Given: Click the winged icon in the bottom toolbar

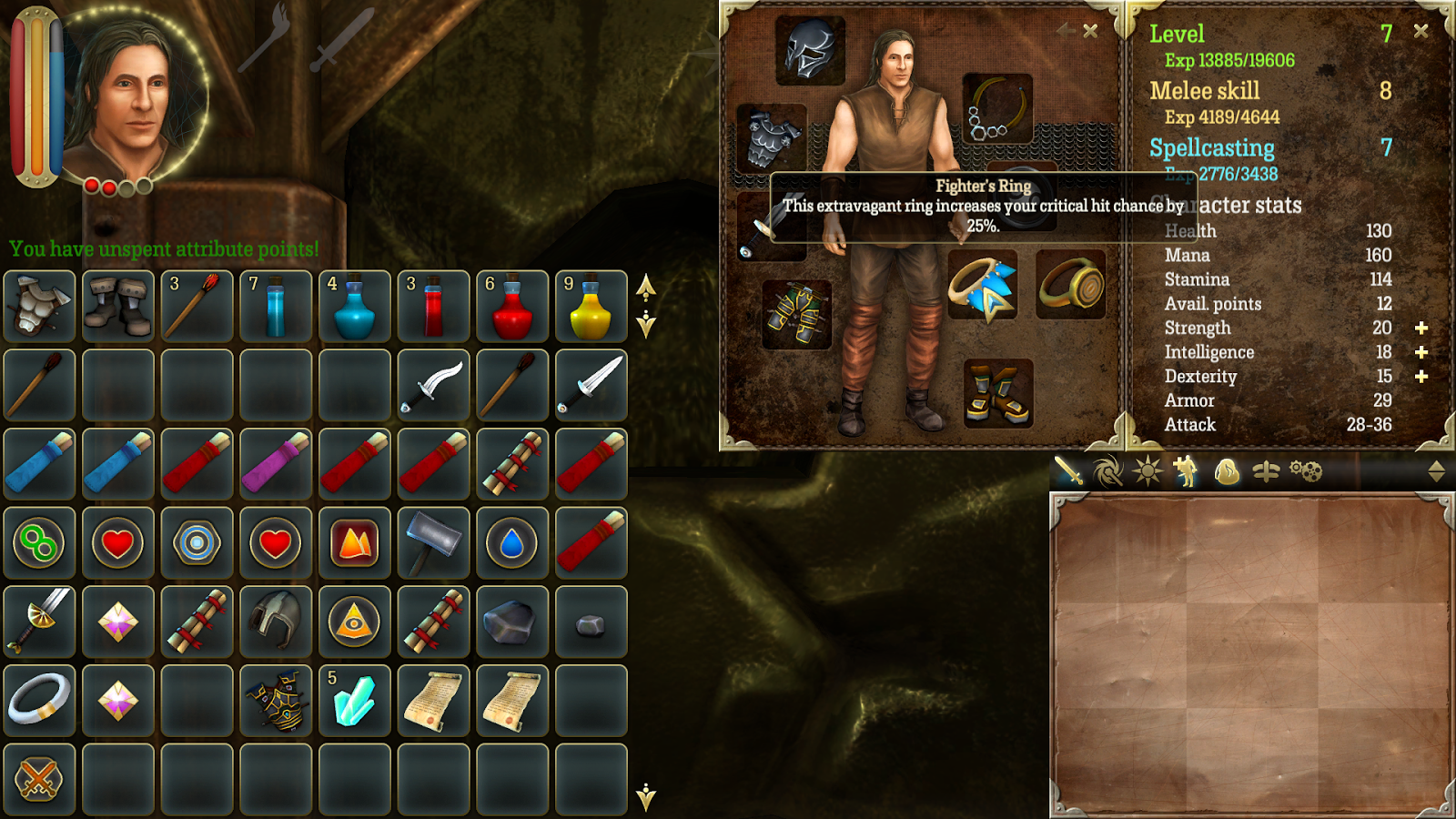Looking at the screenshot, I should coord(1266,471).
